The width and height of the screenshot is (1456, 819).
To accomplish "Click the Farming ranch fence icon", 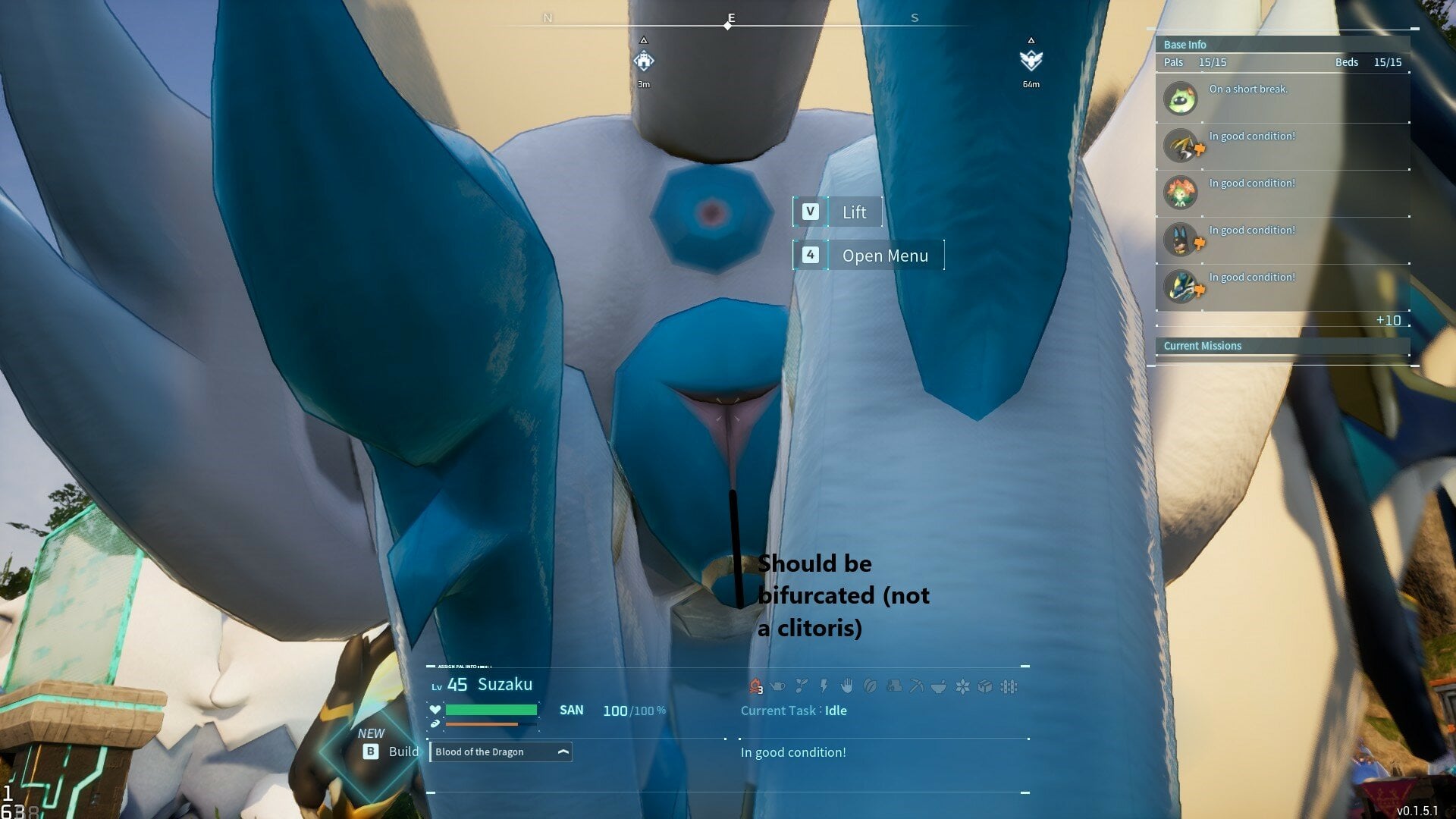I will 1009,686.
